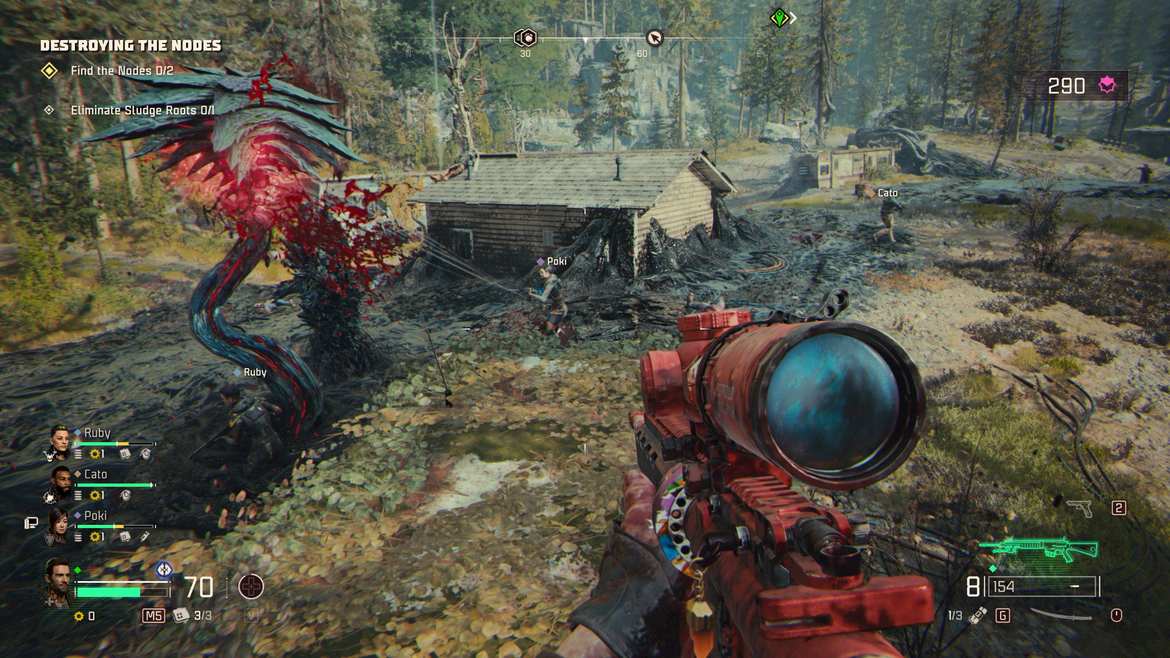Screen dimensions: 1170x658
Task: Click Poki's squad portrait
Action: (59, 522)
